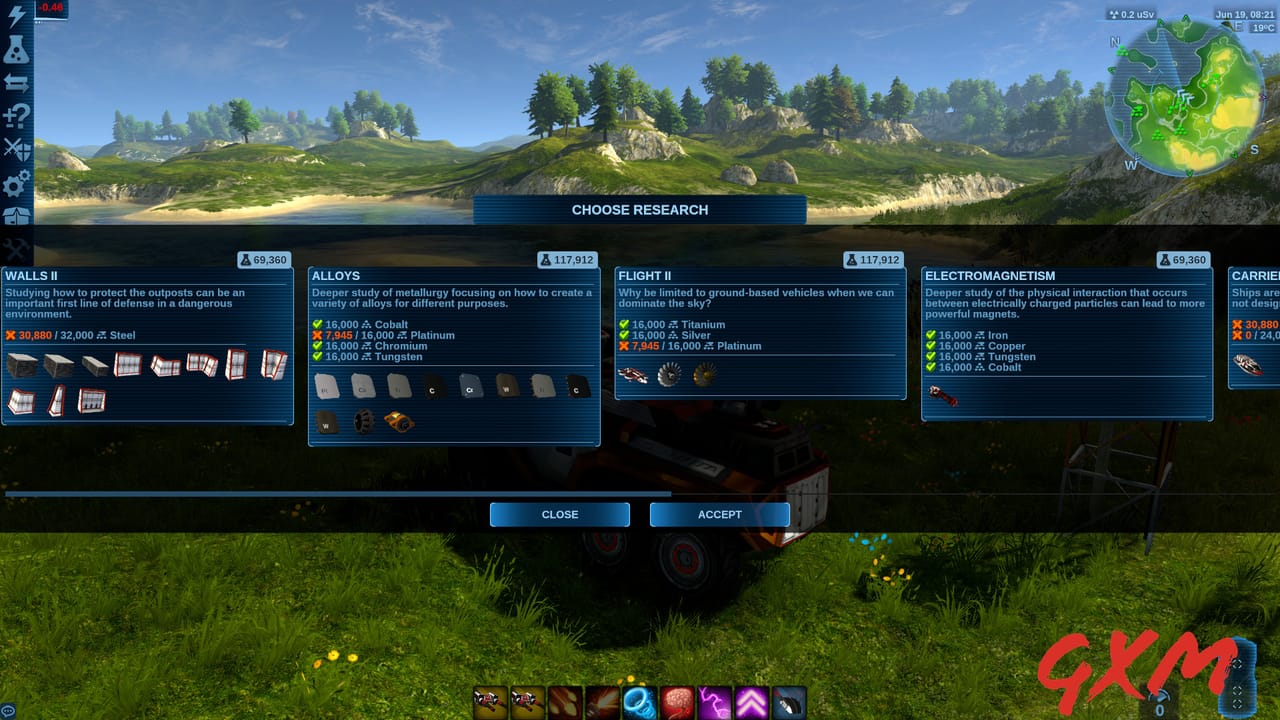Click the lightning energy icon atop the left sidebar

coord(20,14)
